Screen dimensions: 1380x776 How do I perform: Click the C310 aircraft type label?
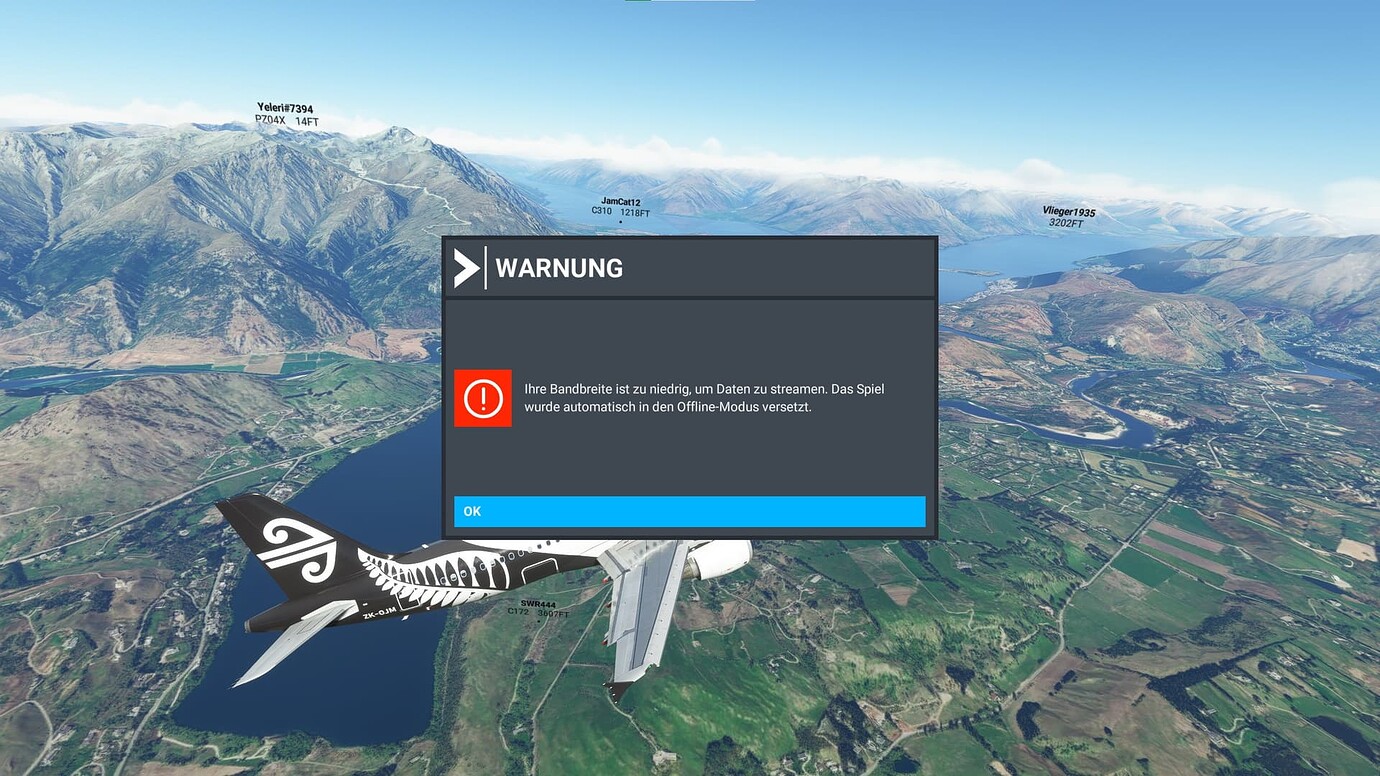tap(600, 212)
